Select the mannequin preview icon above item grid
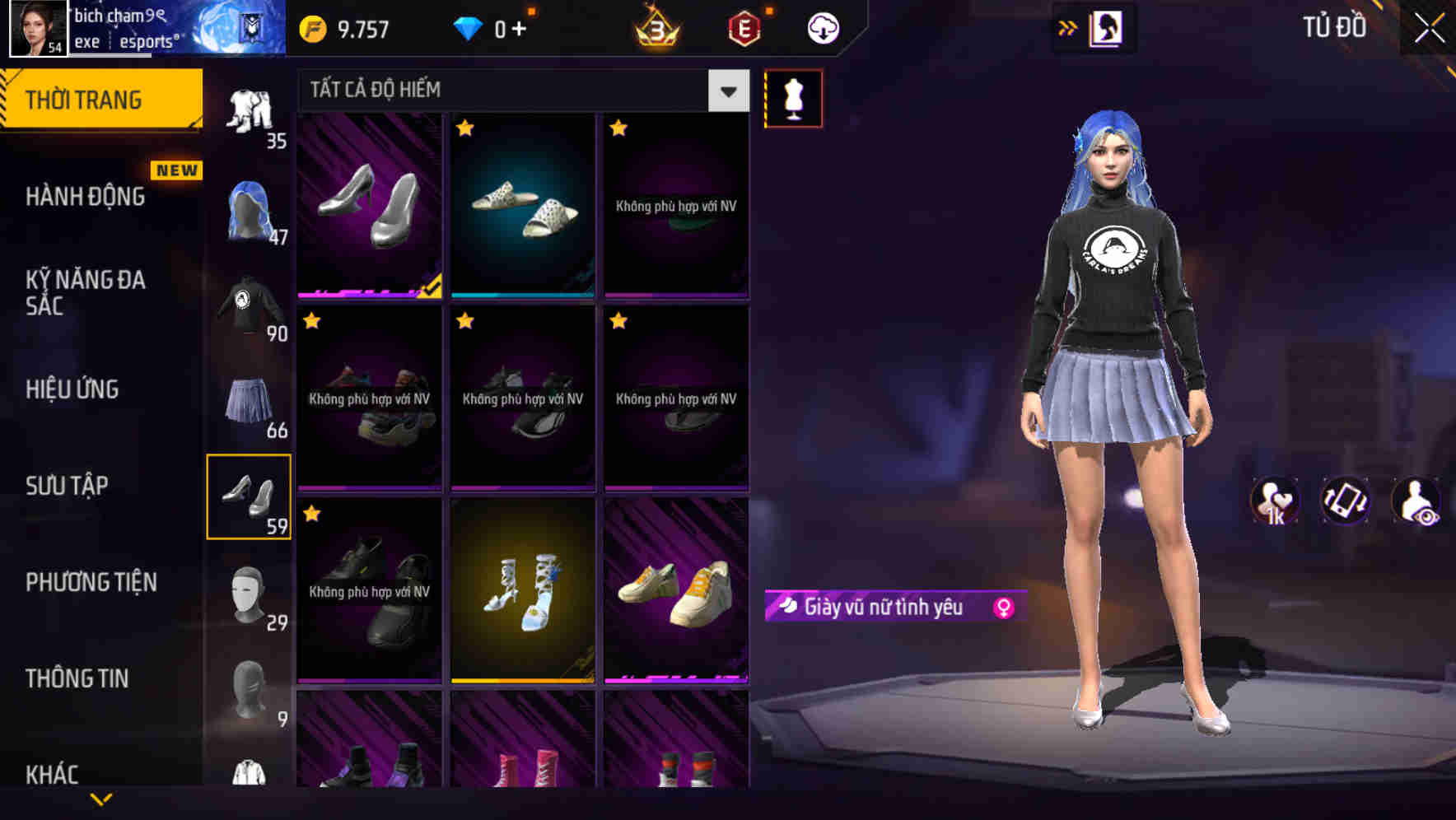 click(x=793, y=97)
